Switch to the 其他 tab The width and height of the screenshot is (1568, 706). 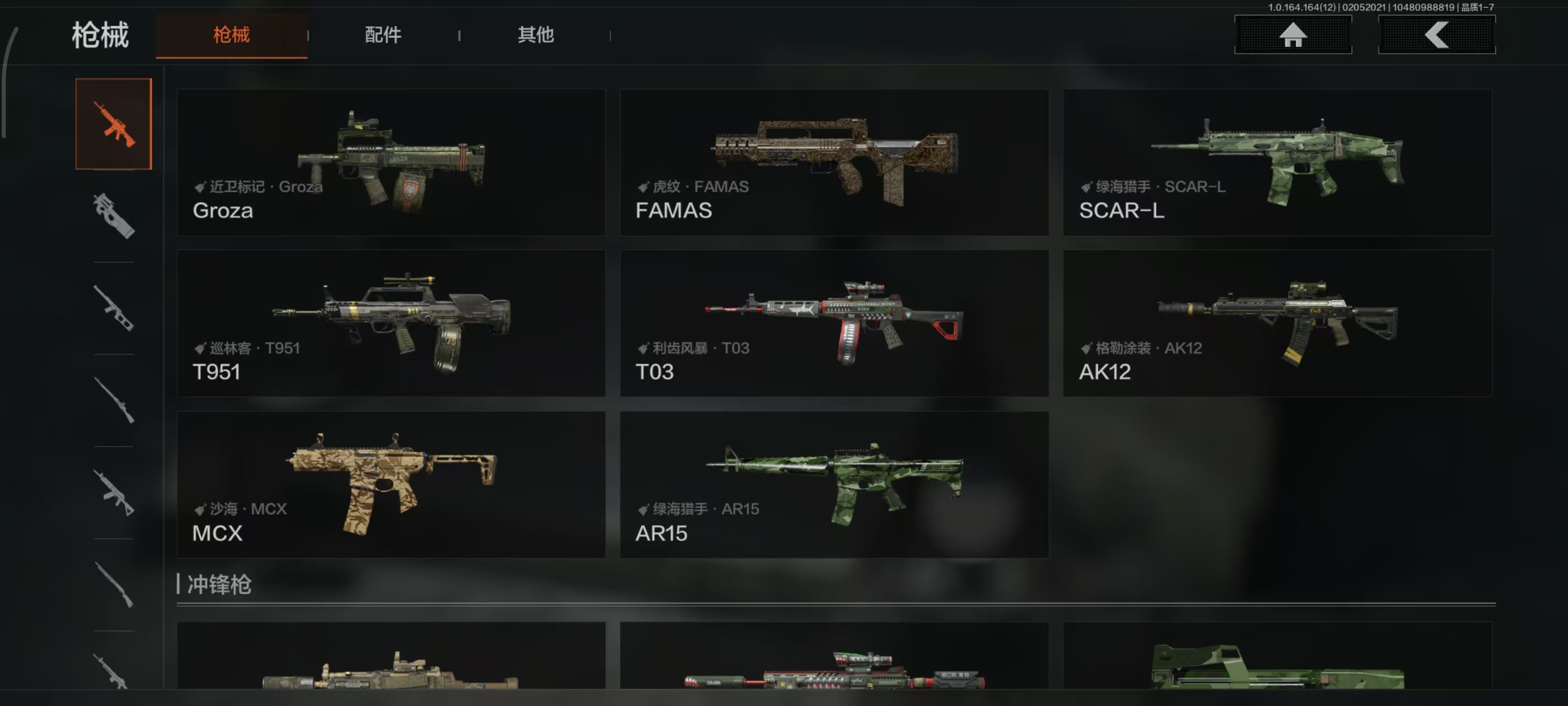536,35
